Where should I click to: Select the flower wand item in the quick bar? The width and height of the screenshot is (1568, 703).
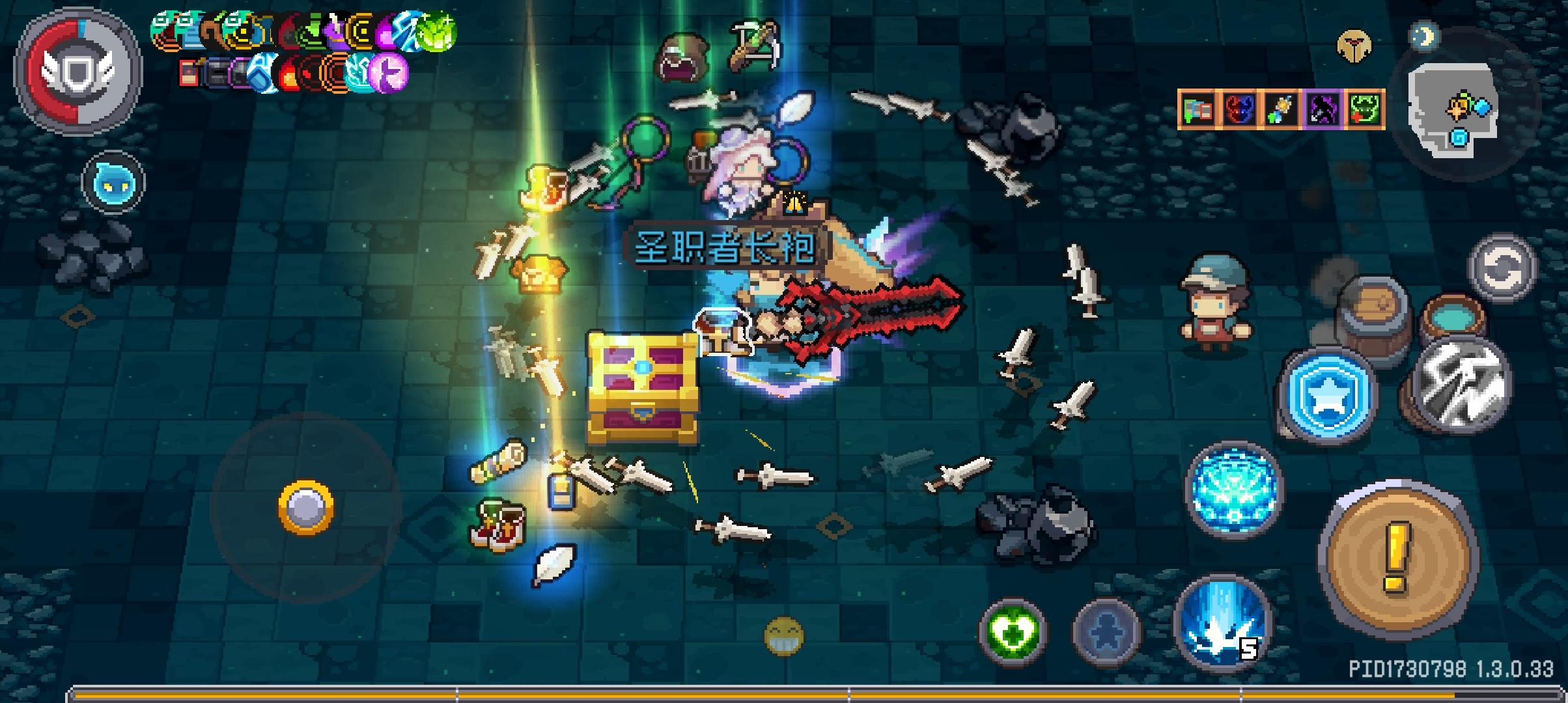pos(1280,111)
